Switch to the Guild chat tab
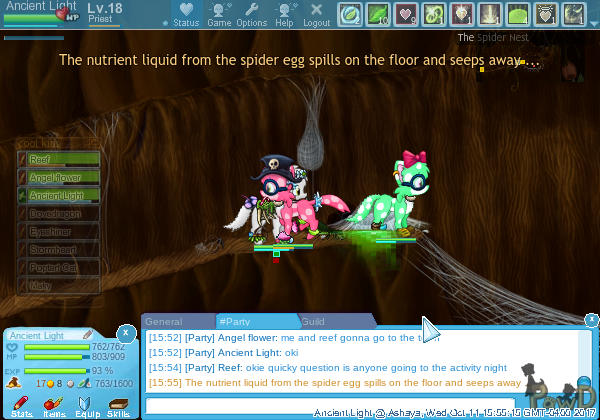The width and height of the screenshot is (600, 420). pos(313,322)
